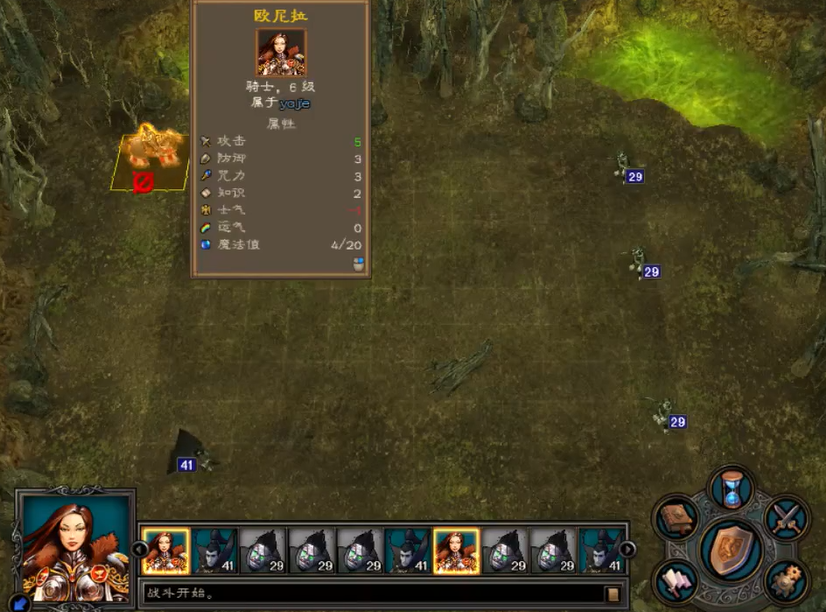Show later turns with right arrow
This screenshot has height=612, width=826.
tap(627, 549)
